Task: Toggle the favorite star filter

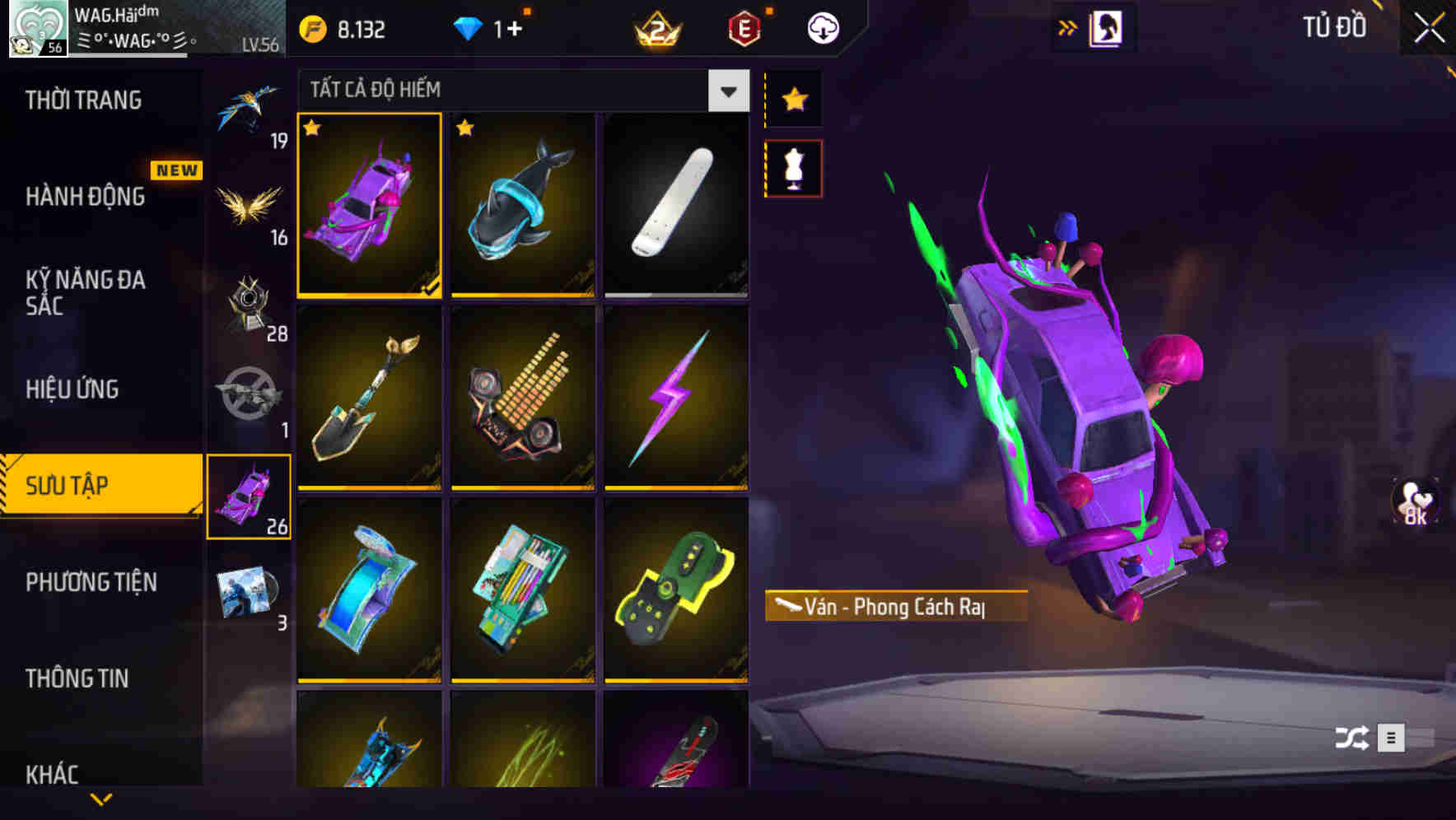Action: (793, 100)
